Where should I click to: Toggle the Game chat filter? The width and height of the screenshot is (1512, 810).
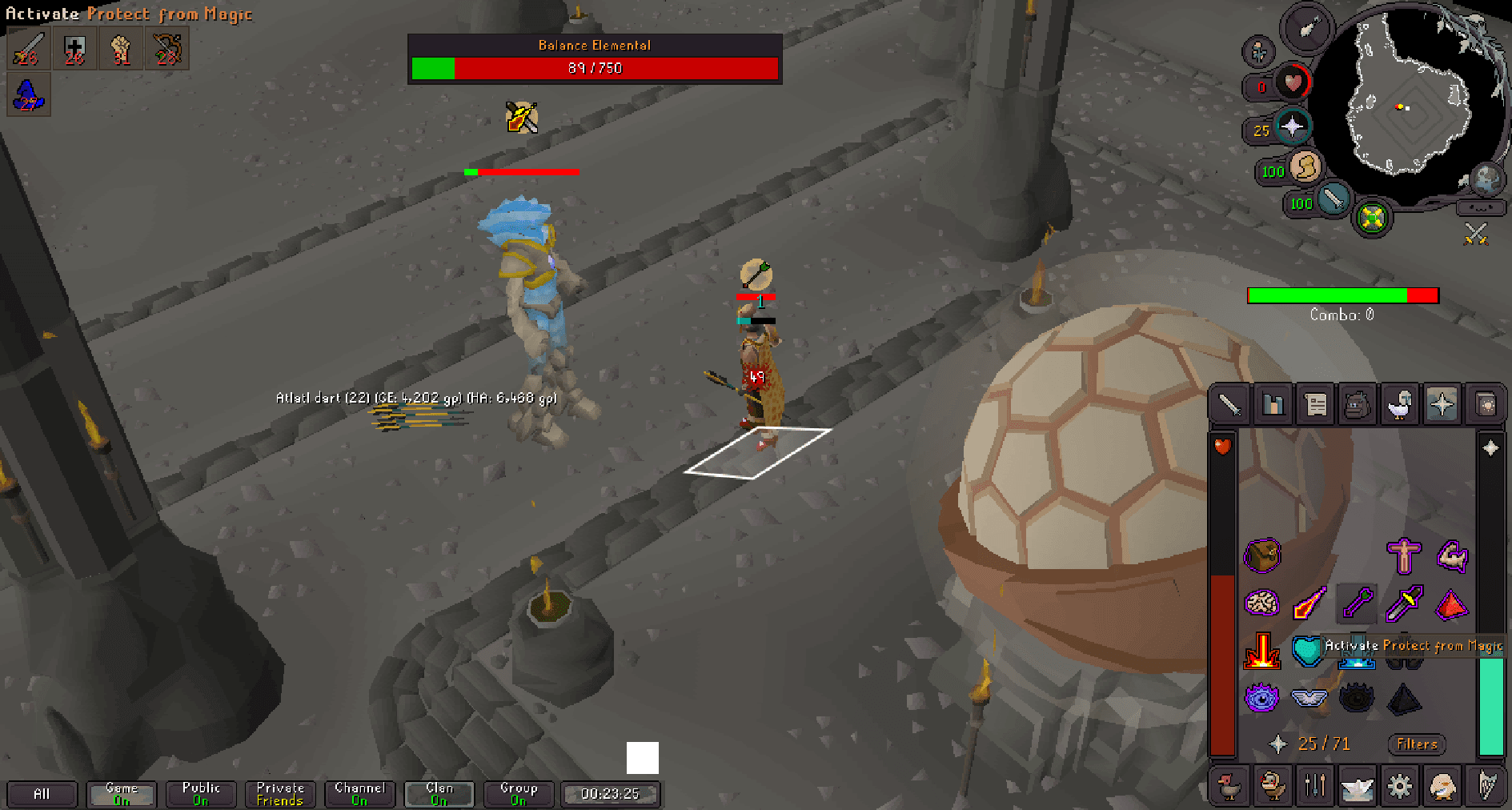tap(121, 793)
